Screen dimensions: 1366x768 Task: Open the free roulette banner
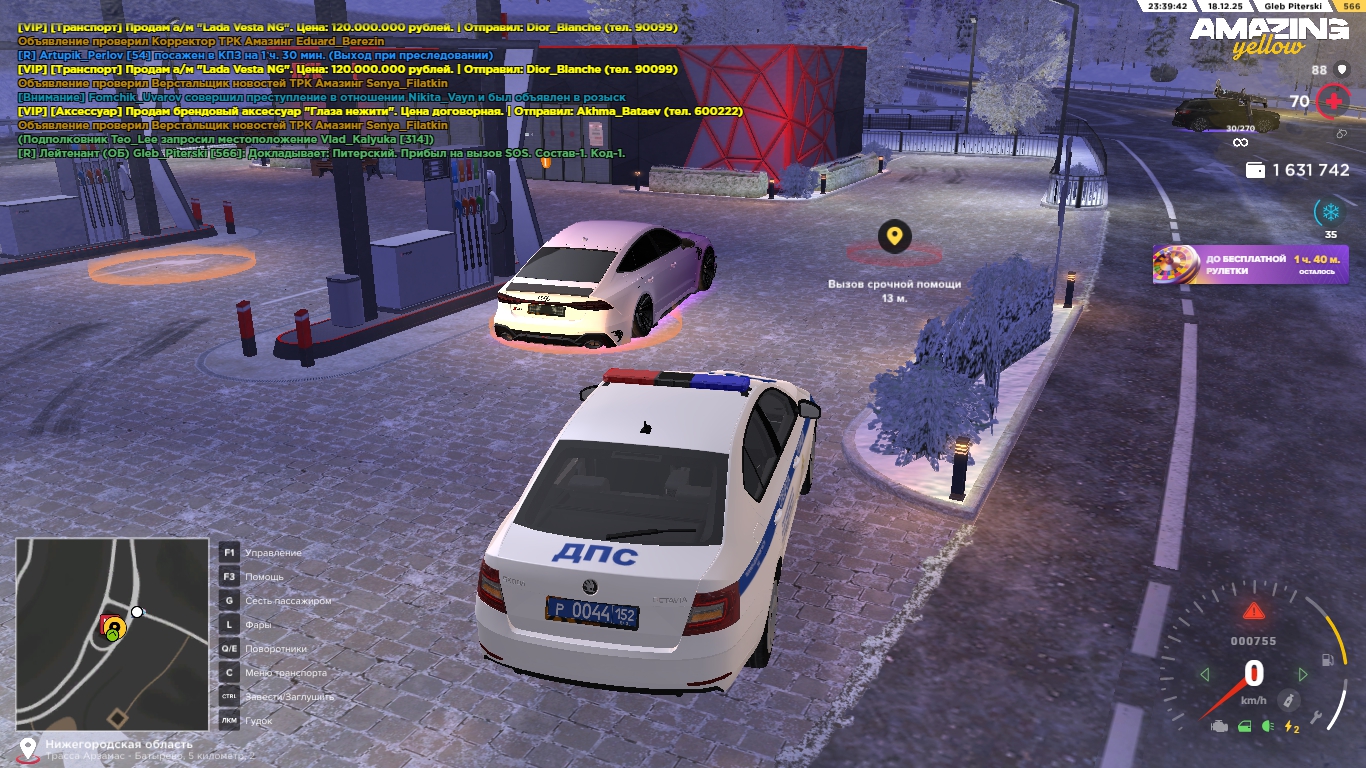click(x=1250, y=265)
